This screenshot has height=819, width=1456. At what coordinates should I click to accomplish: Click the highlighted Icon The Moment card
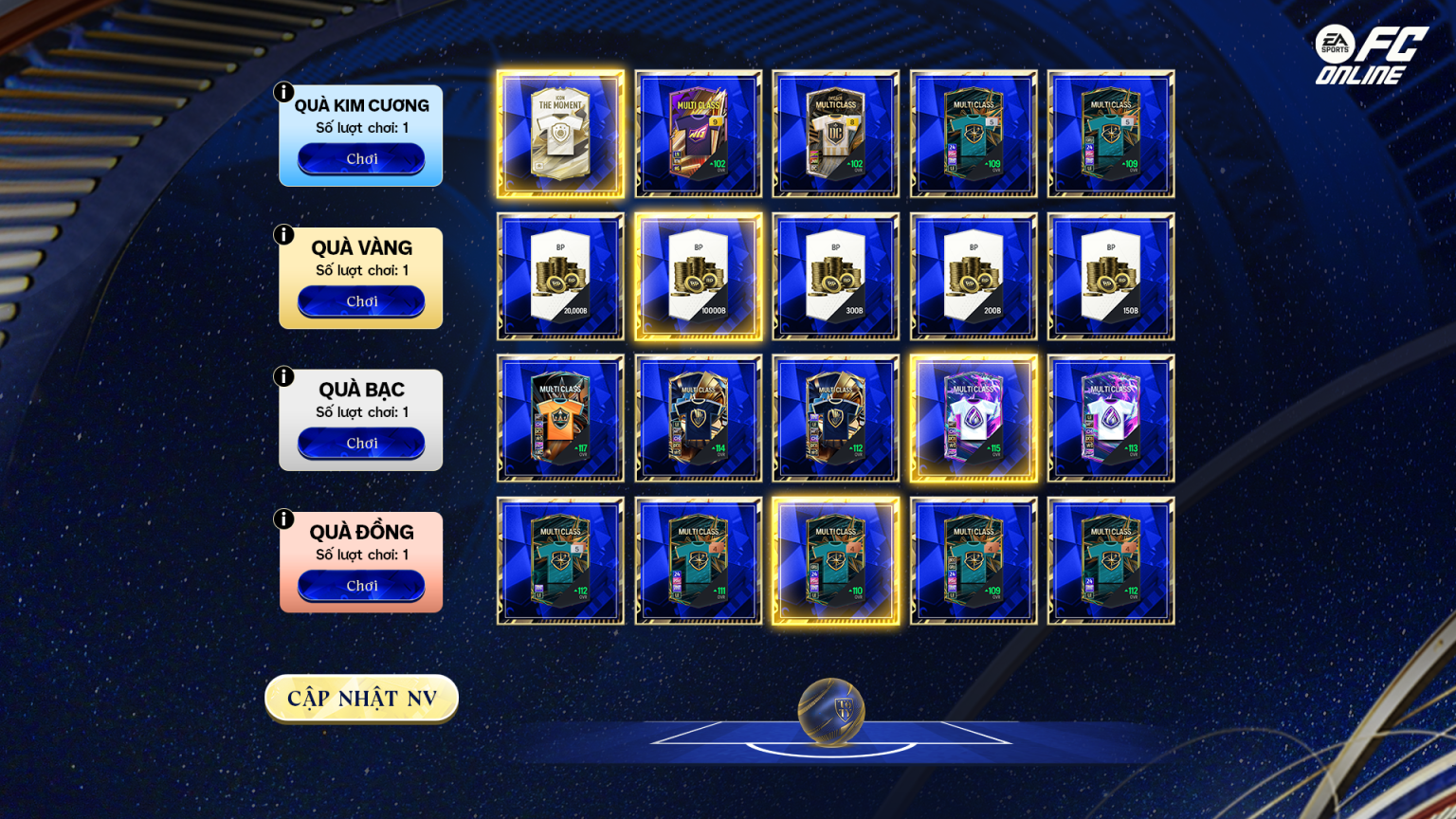(559, 134)
